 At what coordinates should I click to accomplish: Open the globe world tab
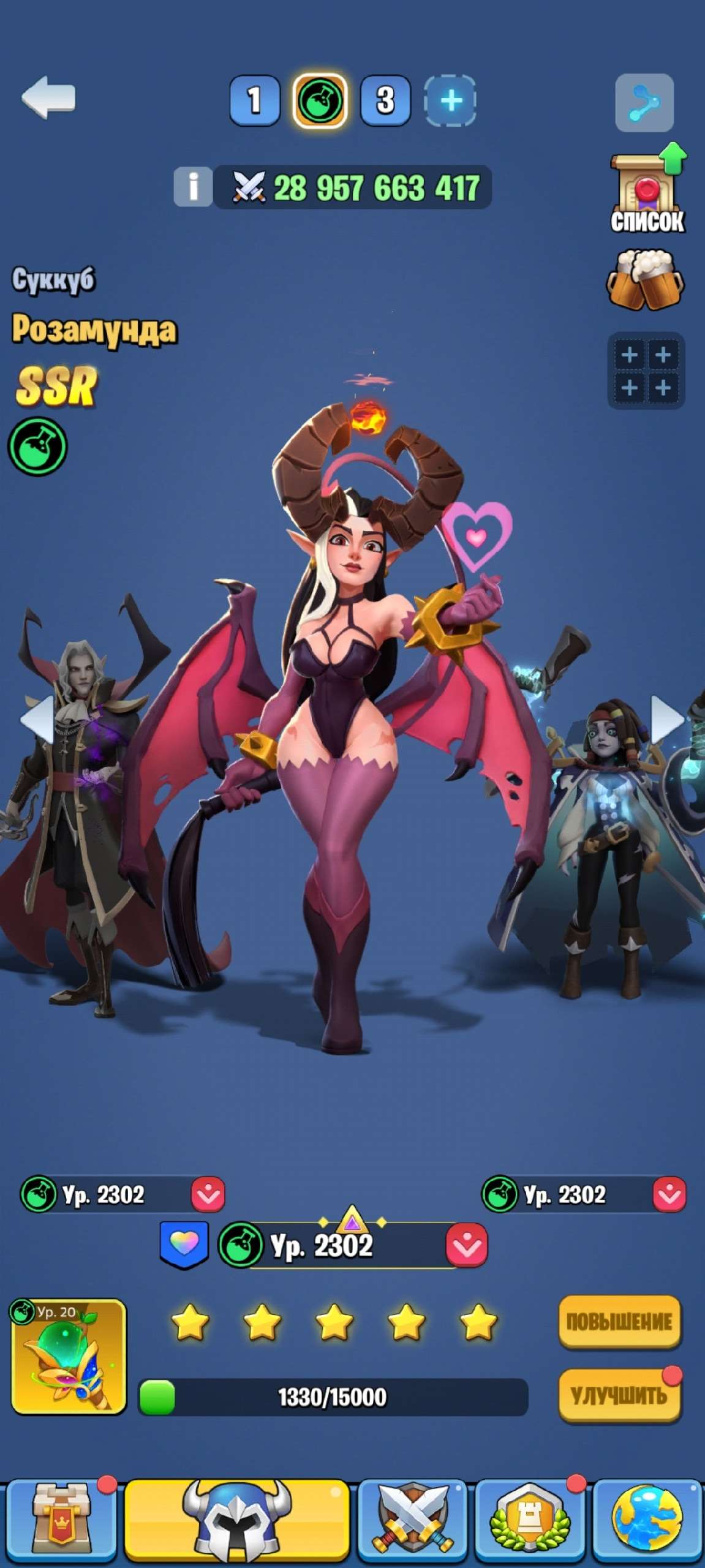[x=646, y=1520]
